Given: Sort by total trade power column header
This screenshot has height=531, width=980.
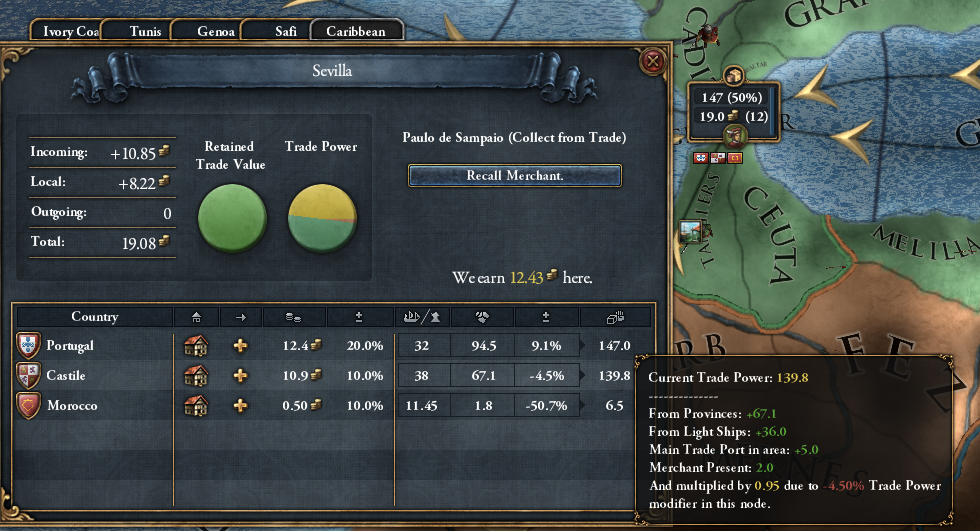Looking at the screenshot, I should pyautogui.click(x=616, y=317).
